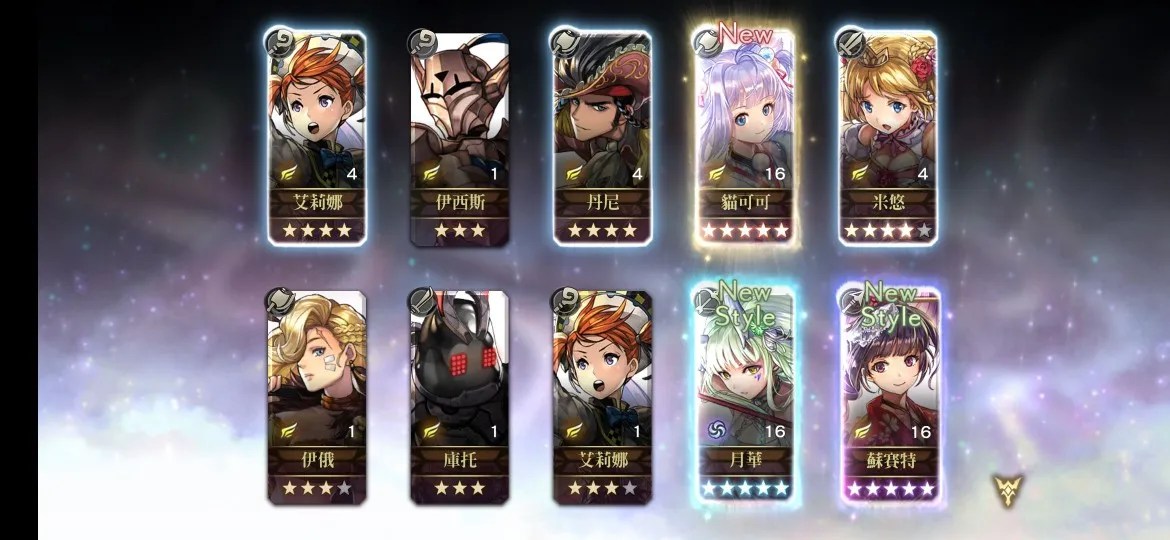View the New Style 月華 card
1170x540 pixels.
pos(745,397)
